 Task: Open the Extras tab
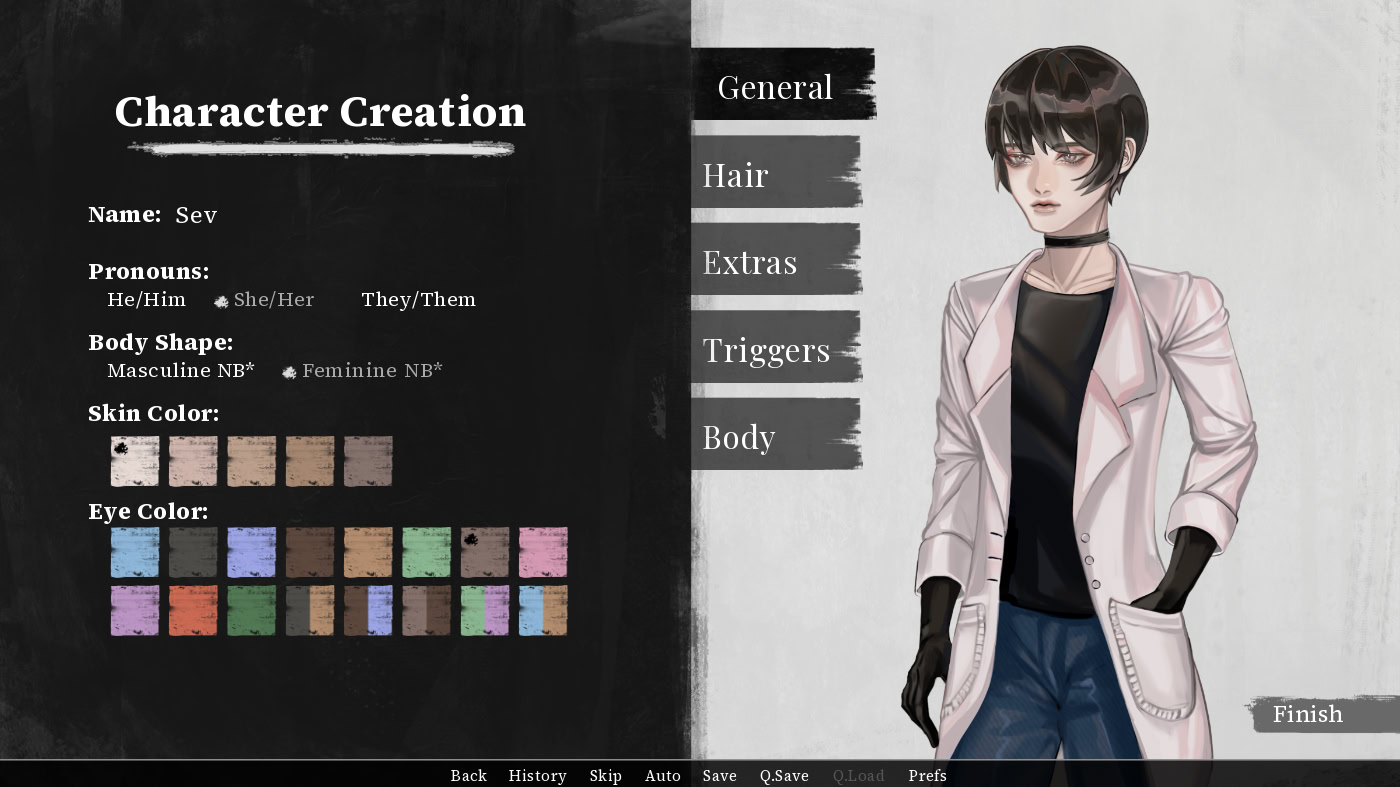[x=749, y=262]
